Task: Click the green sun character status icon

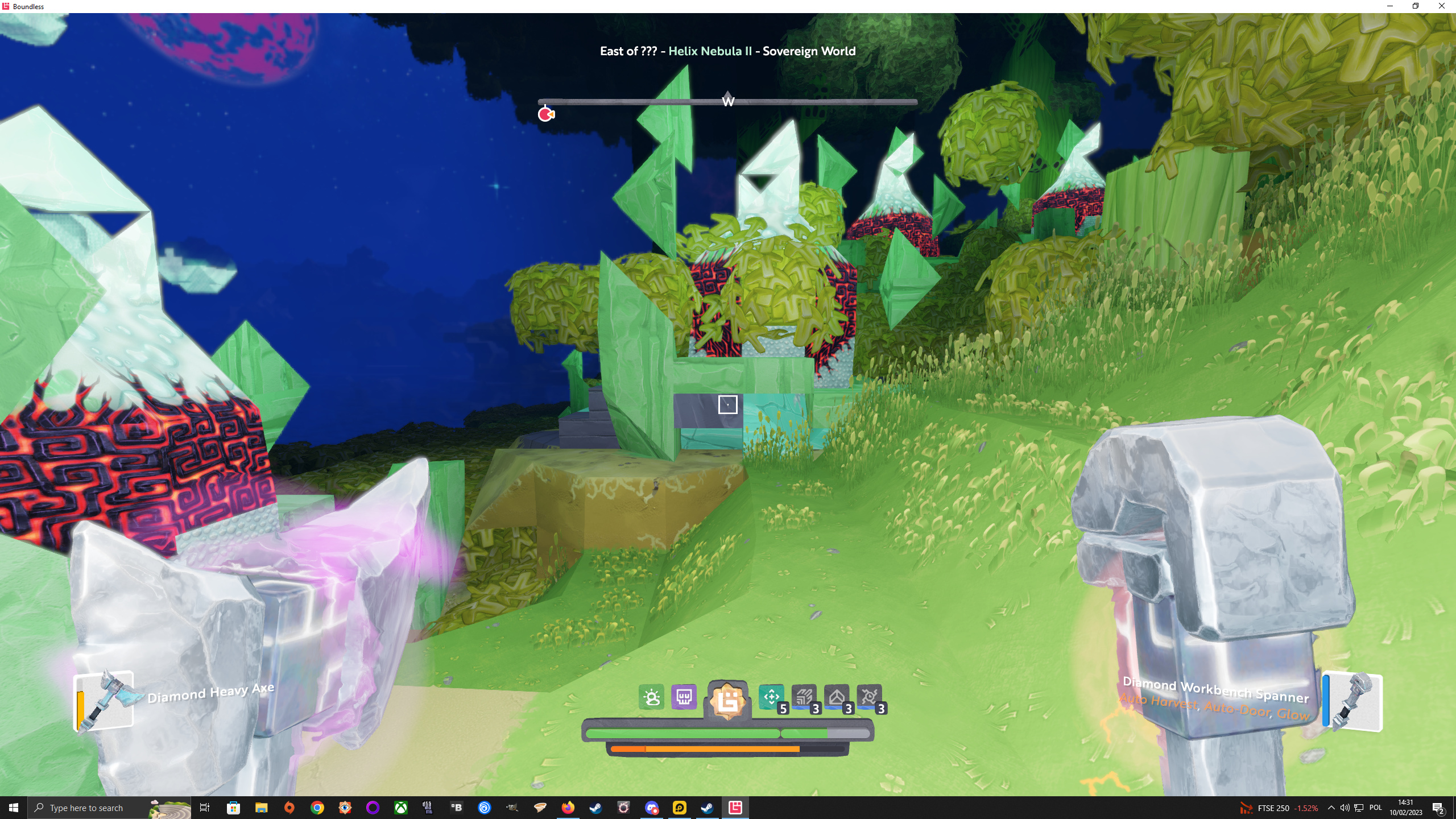Action: [651, 697]
